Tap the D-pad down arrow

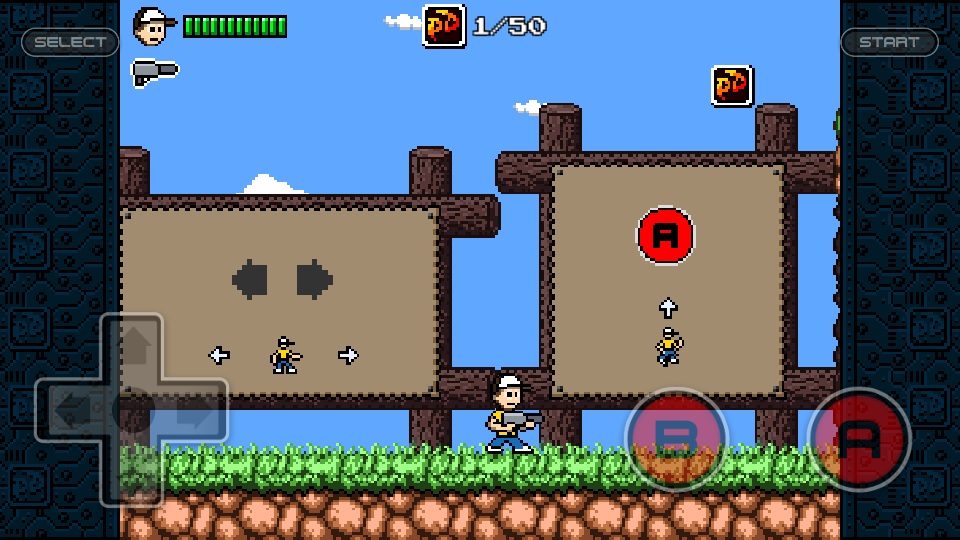point(132,473)
